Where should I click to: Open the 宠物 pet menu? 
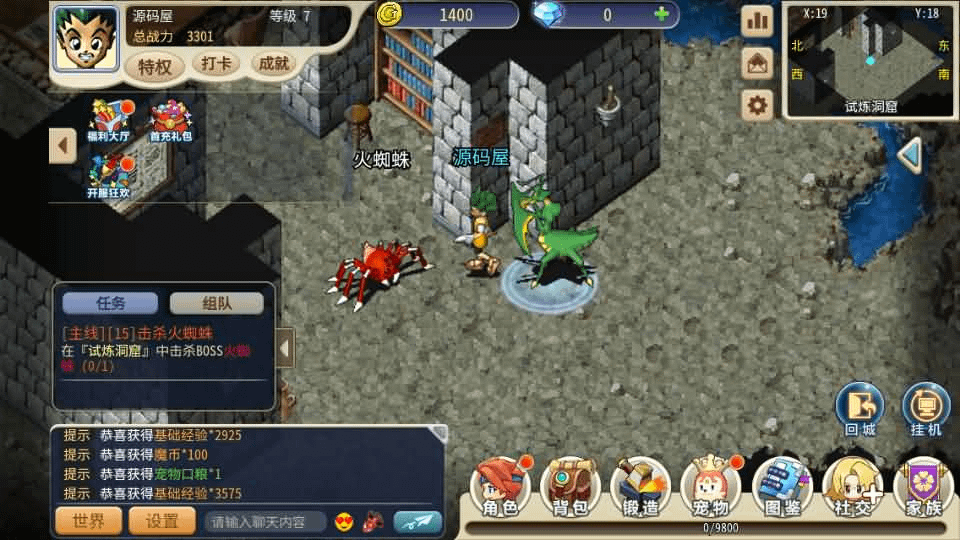(710, 488)
